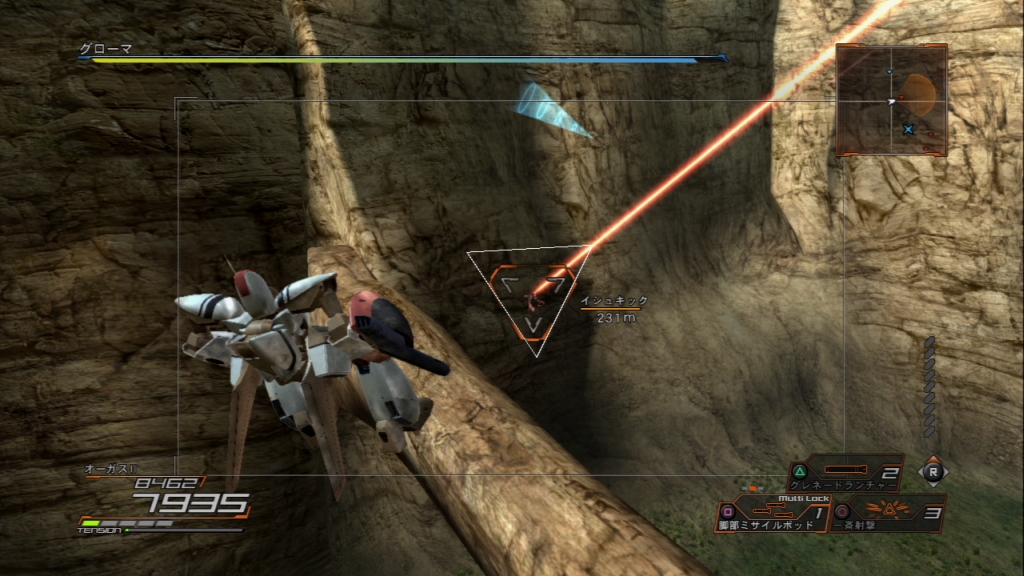This screenshot has width=1024, height=576.
Task: Select the blue X marker on the minimap
Action: click(908, 129)
